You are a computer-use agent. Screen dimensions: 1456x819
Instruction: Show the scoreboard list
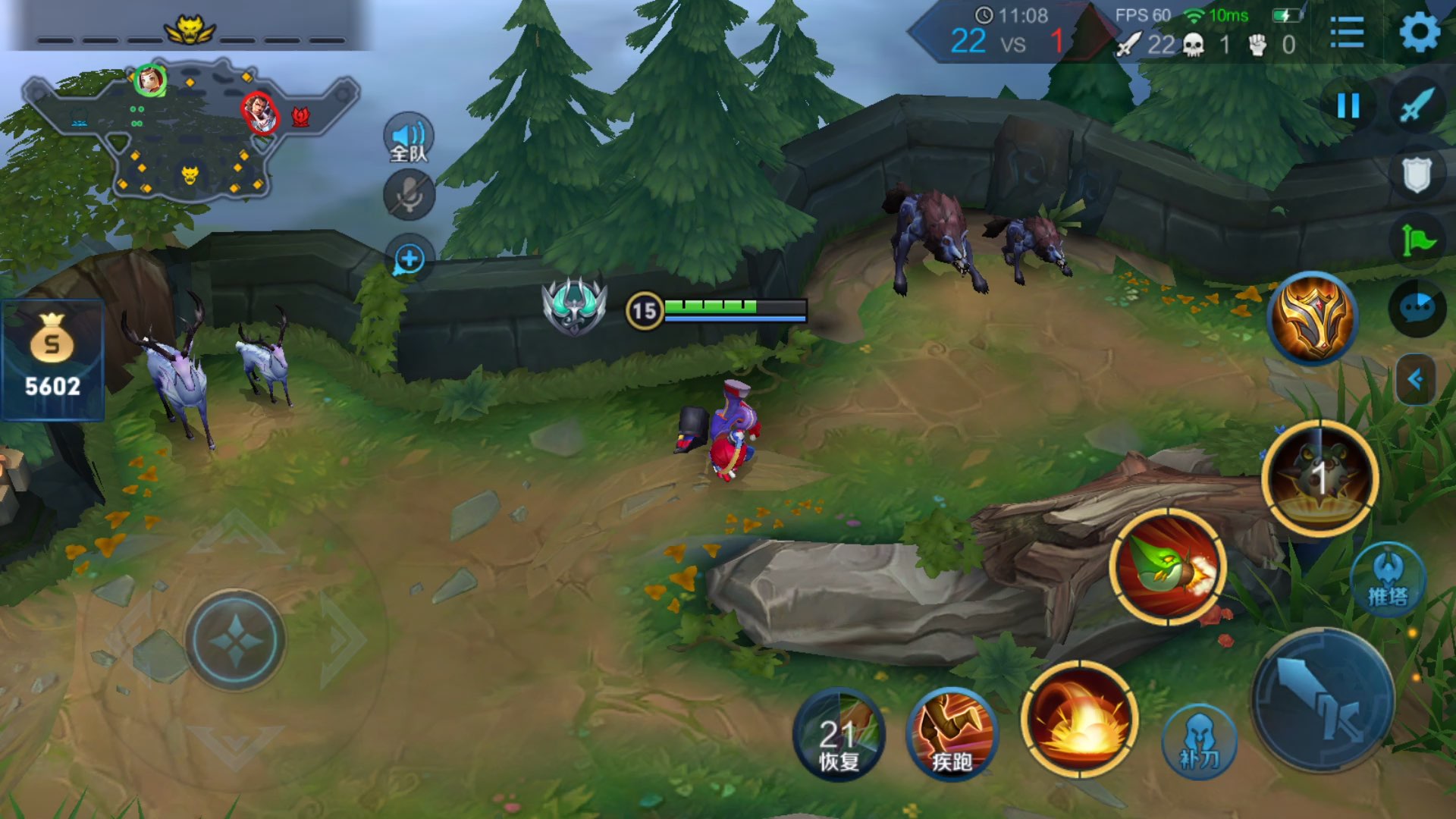point(1347,33)
